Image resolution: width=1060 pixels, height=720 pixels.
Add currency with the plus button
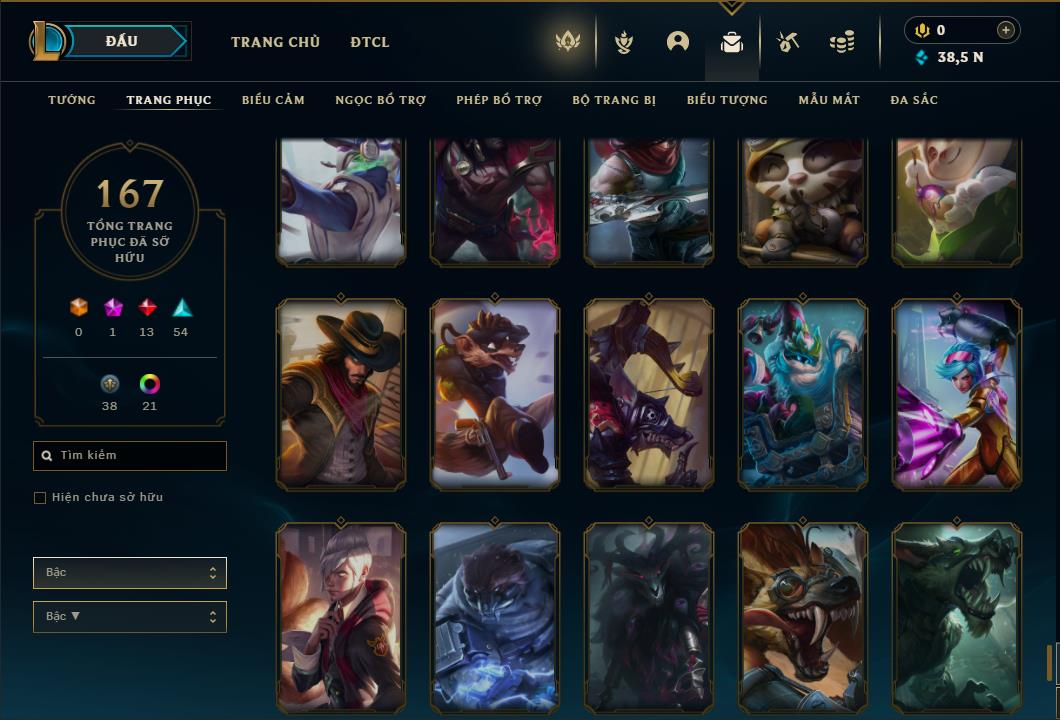(x=1006, y=30)
